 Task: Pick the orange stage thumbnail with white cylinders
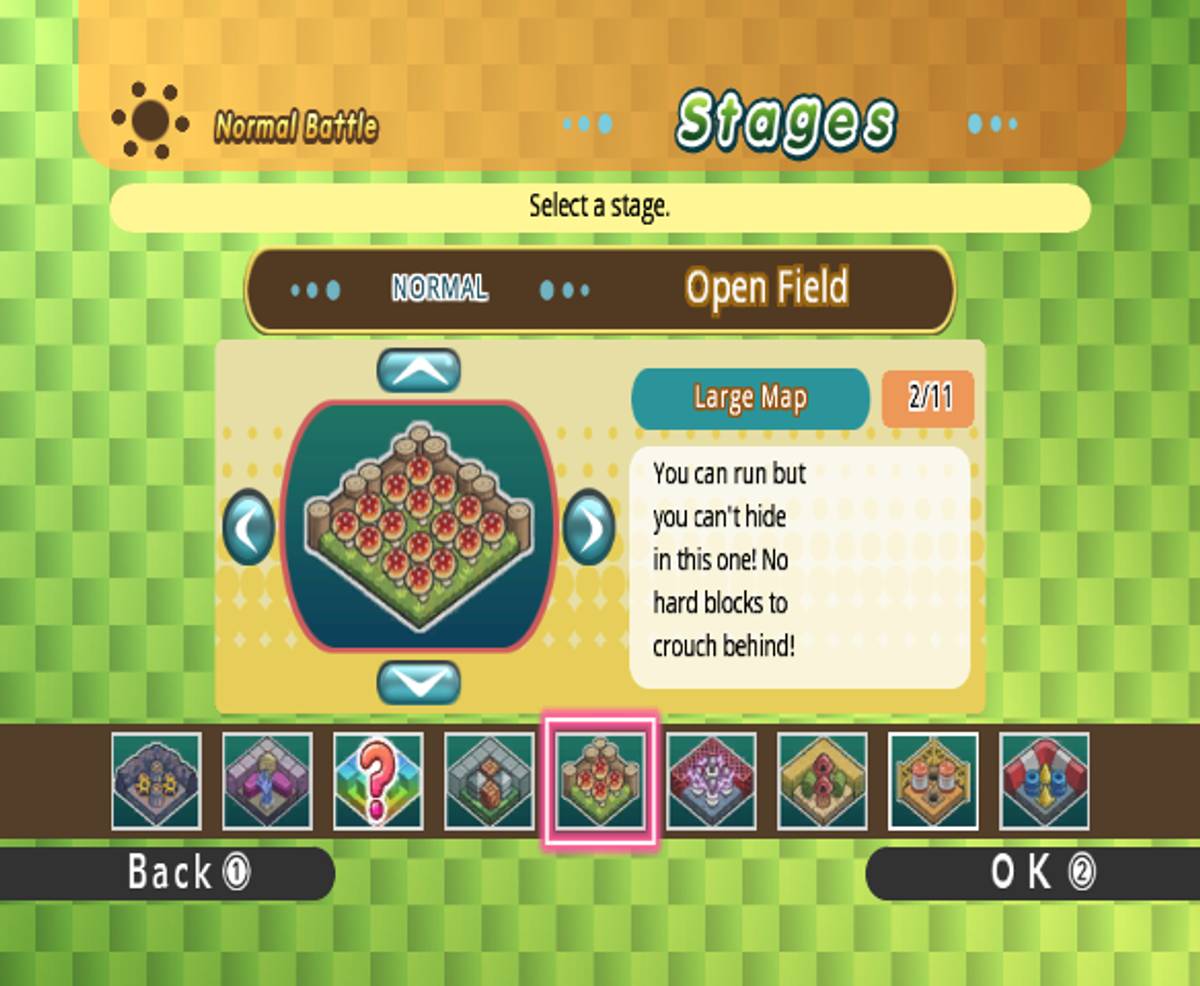(x=933, y=780)
